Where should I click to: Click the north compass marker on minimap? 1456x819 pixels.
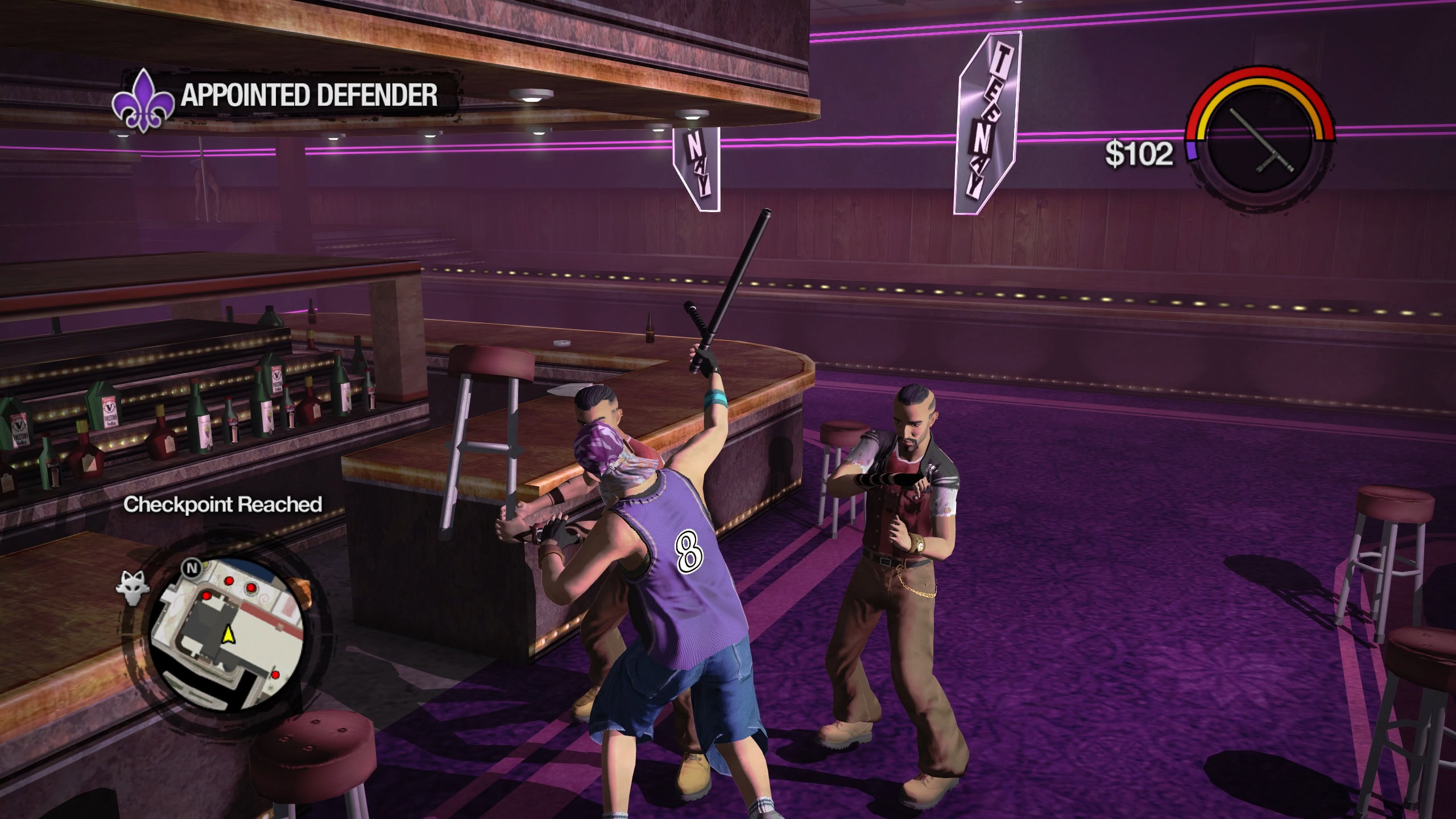point(192,568)
